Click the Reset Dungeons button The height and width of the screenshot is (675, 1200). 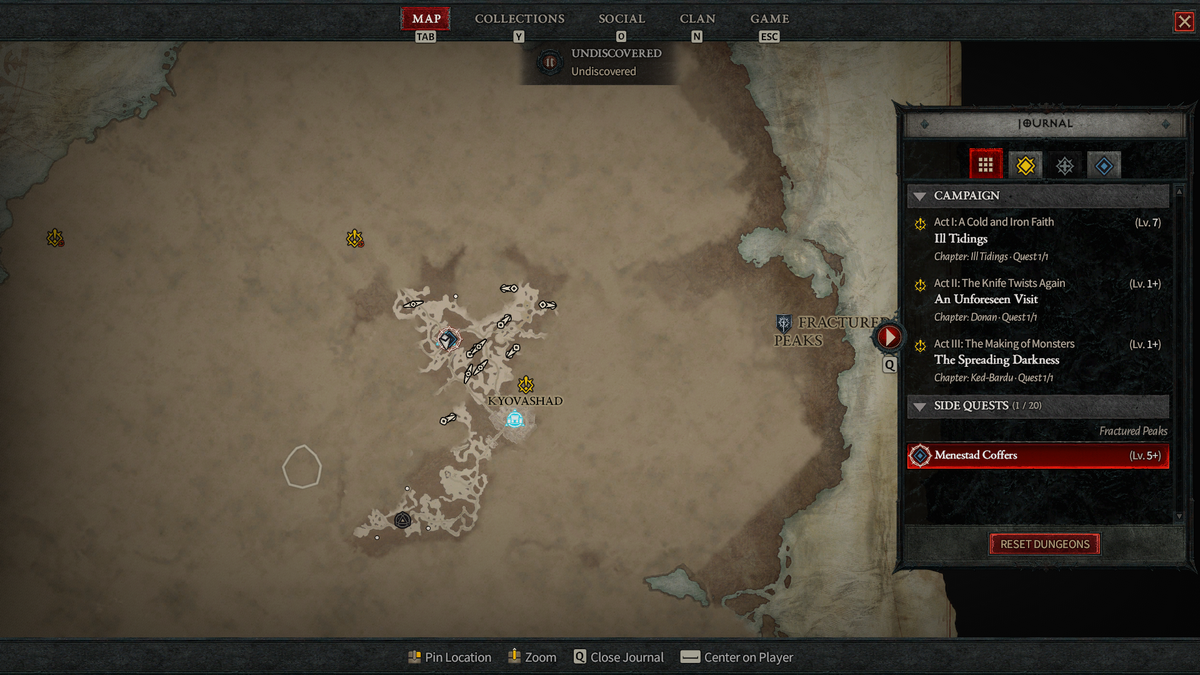click(x=1045, y=544)
